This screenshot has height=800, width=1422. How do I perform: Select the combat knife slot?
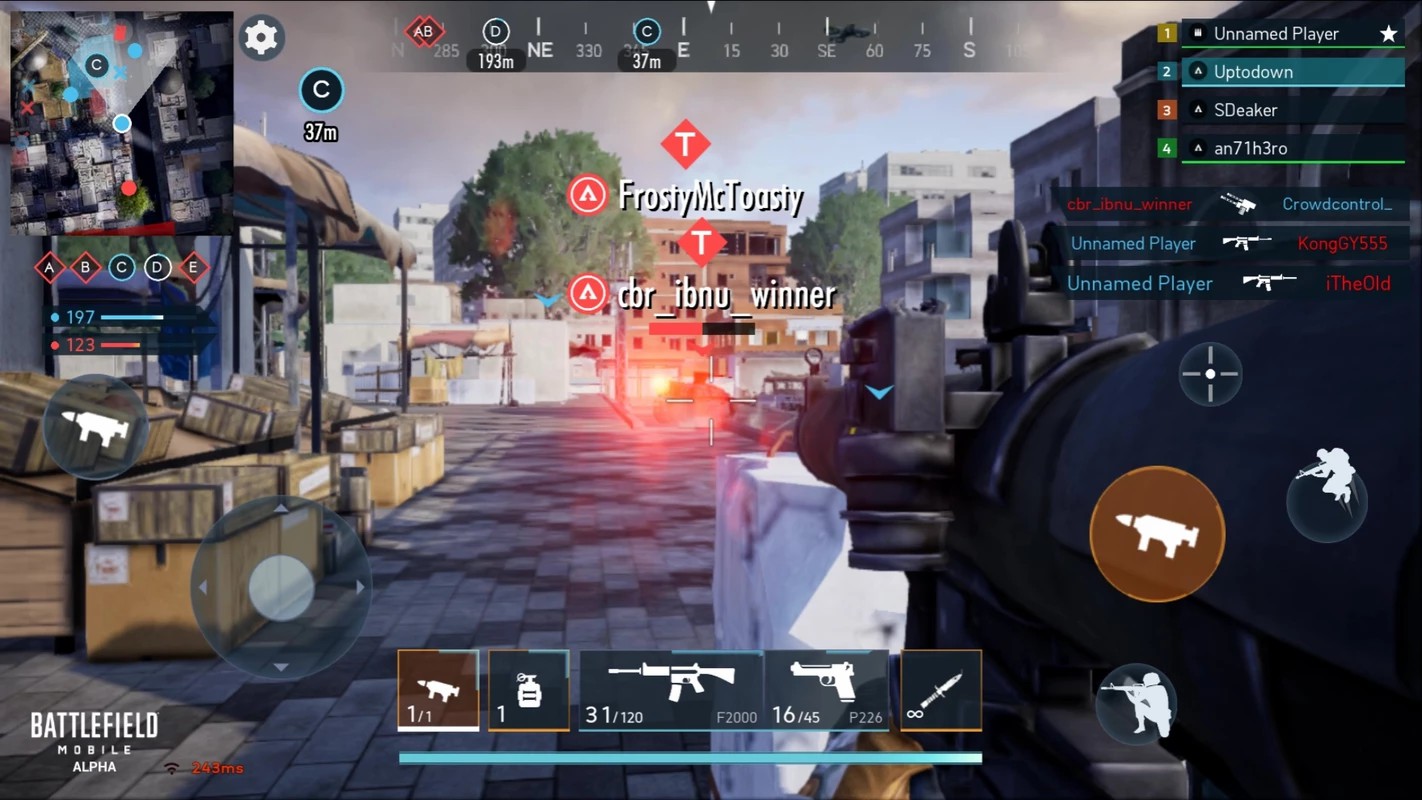940,690
